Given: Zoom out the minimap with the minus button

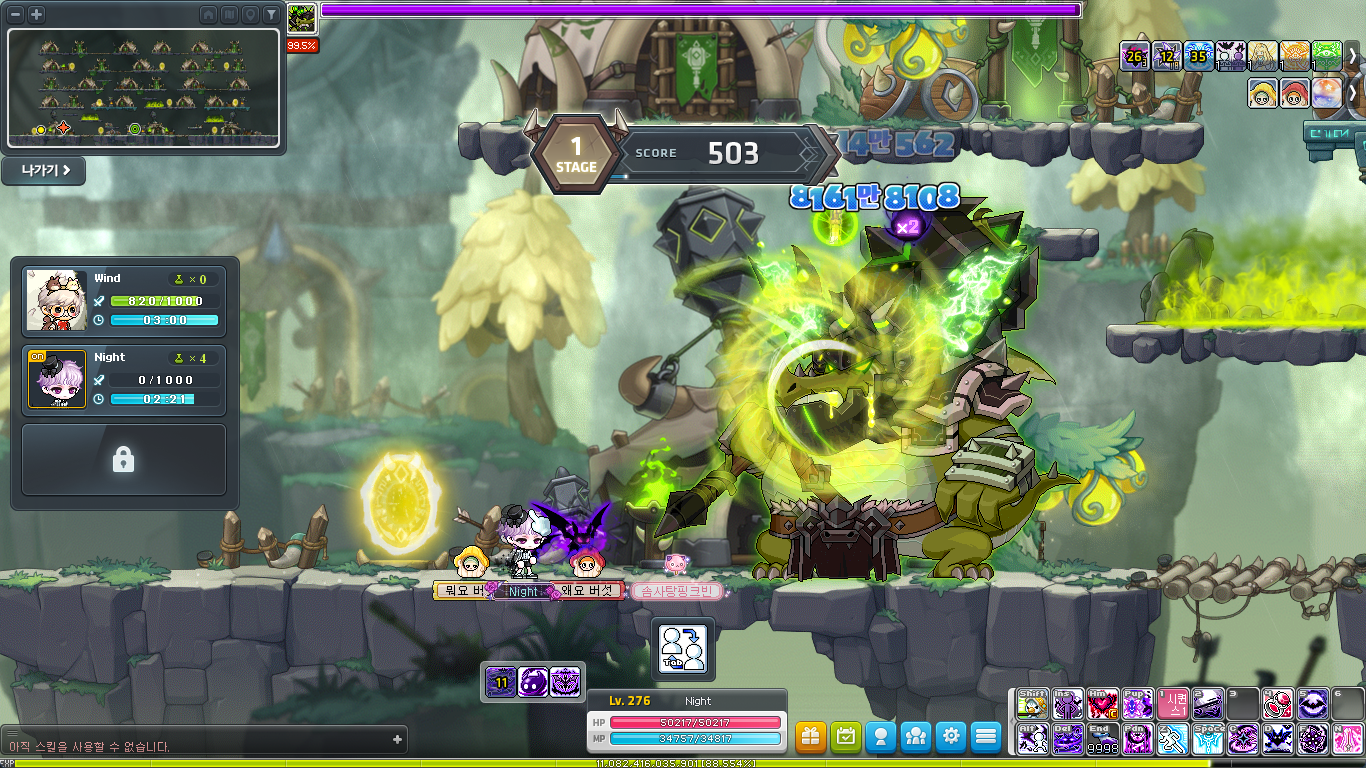Looking at the screenshot, I should pos(16,14).
